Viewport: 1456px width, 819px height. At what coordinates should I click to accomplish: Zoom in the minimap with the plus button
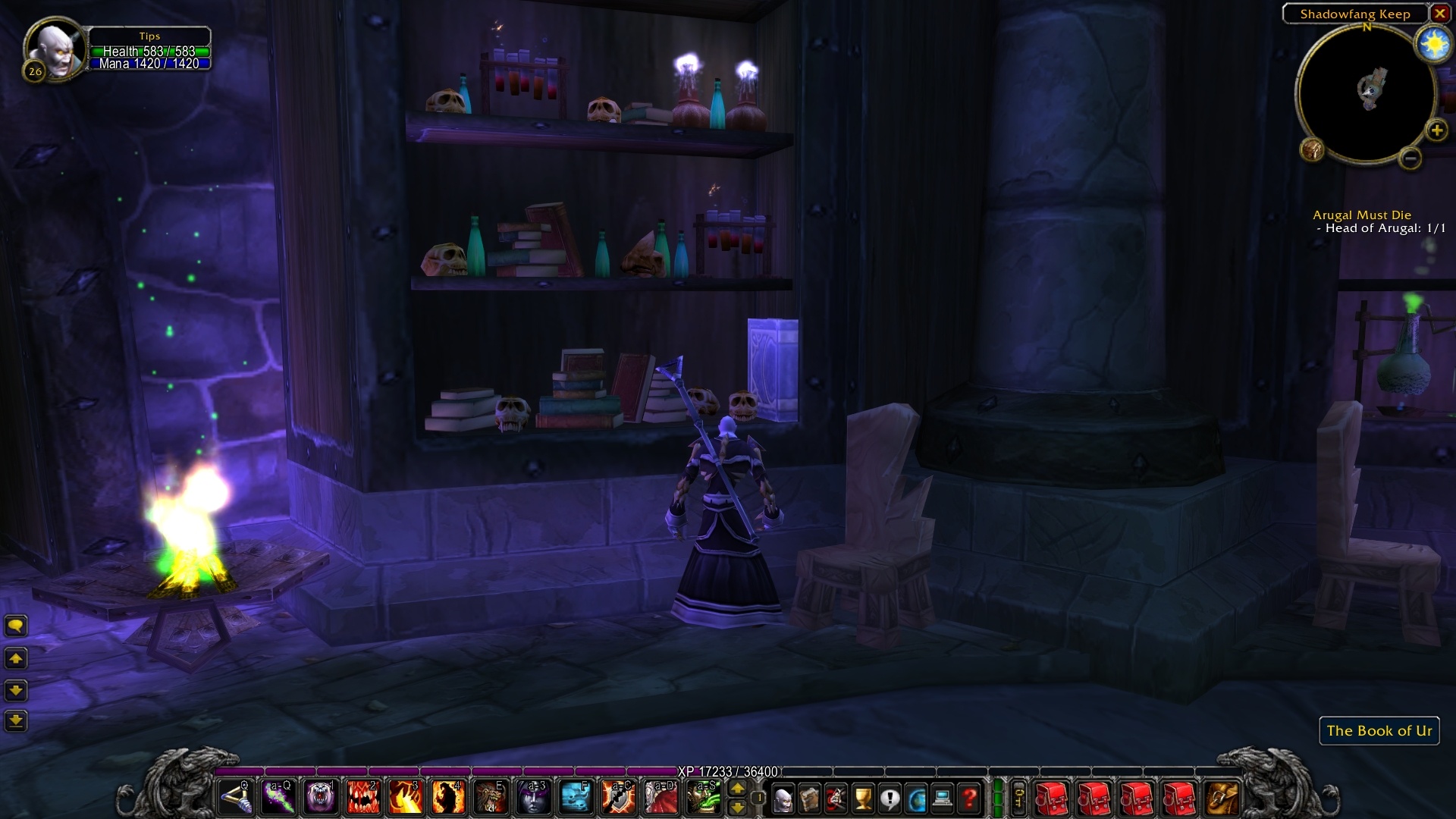(1437, 129)
